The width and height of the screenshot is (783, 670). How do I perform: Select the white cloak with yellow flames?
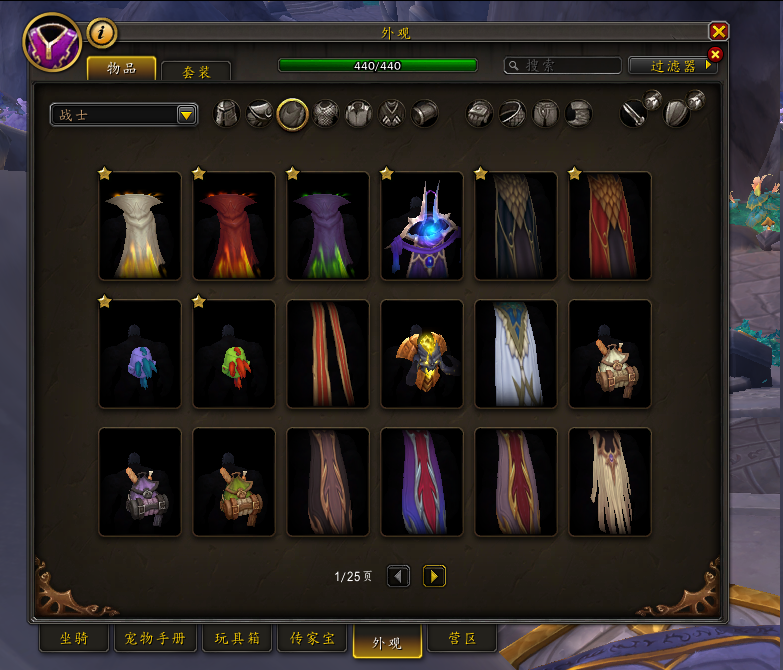tap(140, 227)
